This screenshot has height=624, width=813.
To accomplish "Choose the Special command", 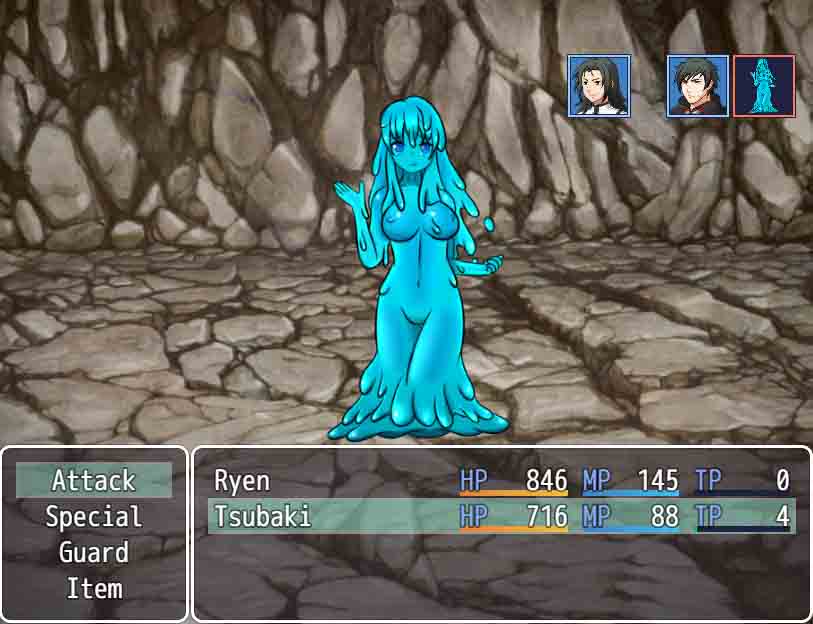I will click(94, 517).
